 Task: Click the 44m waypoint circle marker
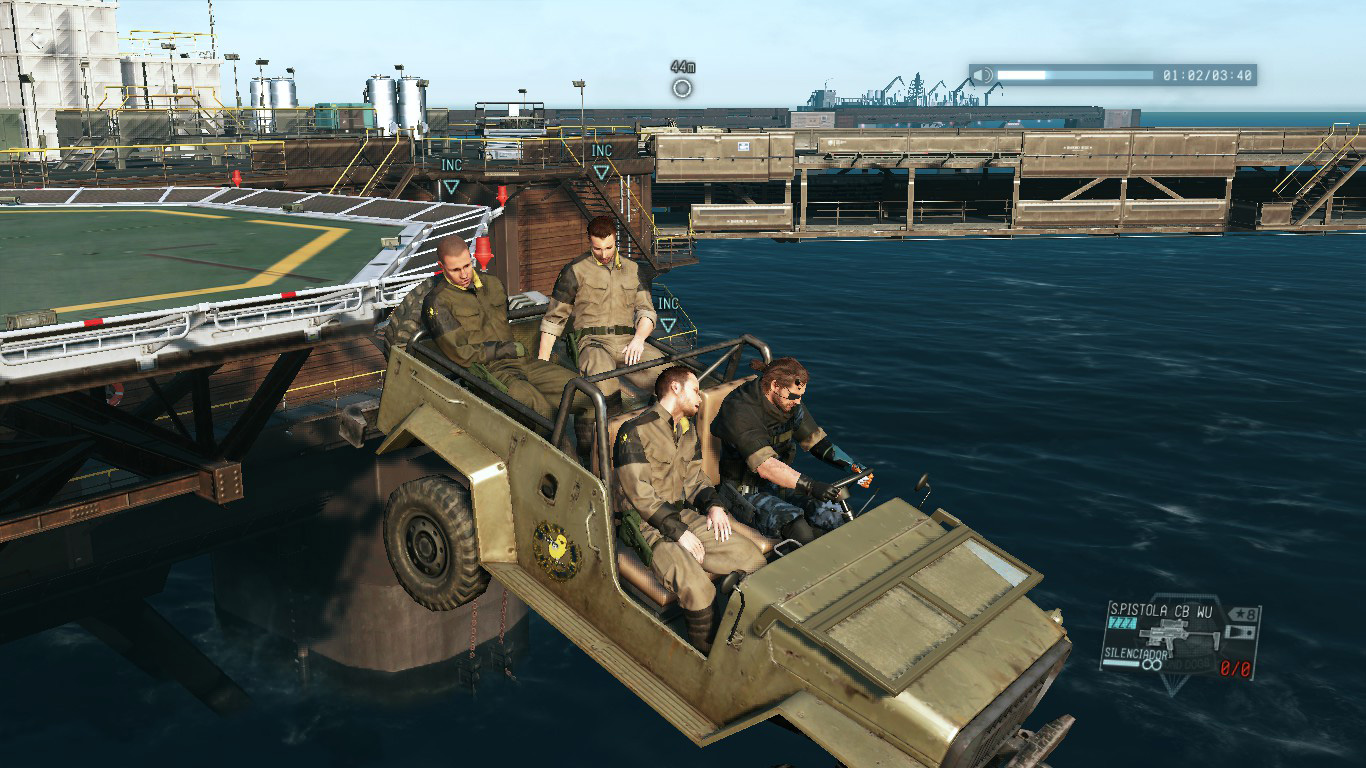coord(682,88)
